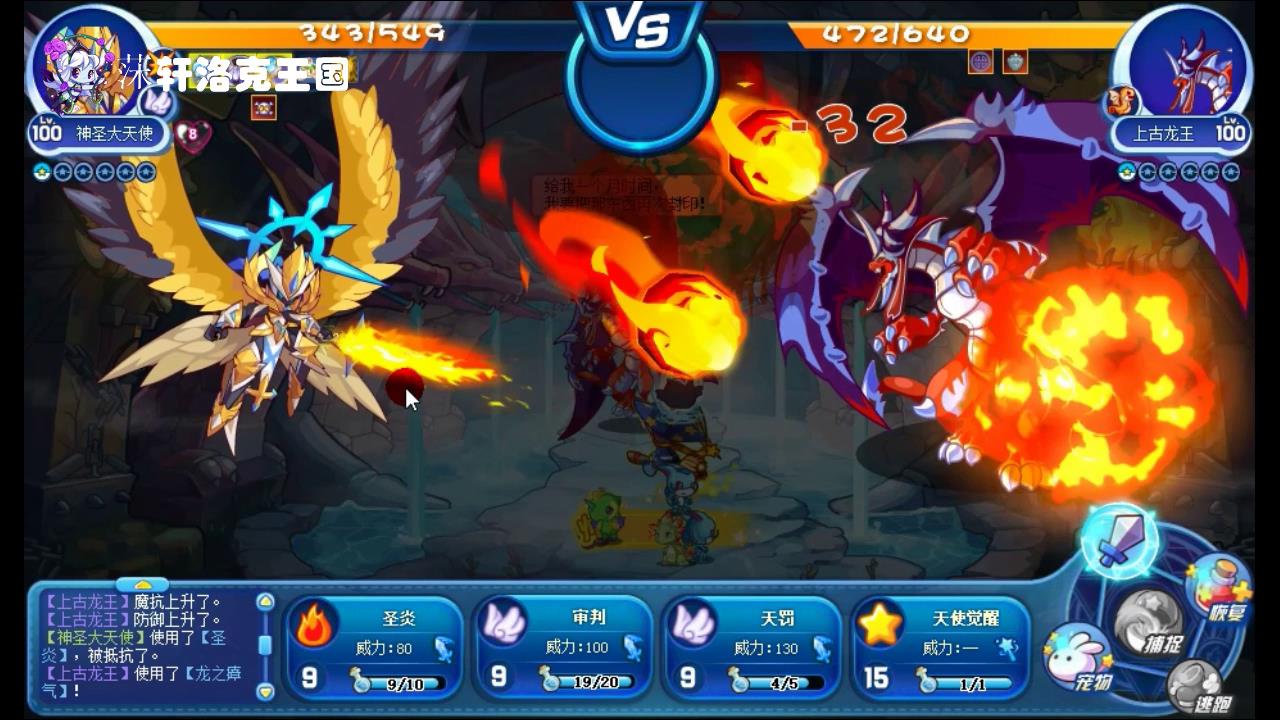This screenshot has width=1280, height=720.
Task: Click the battle log's scroll-up arrow
Action: [265, 602]
